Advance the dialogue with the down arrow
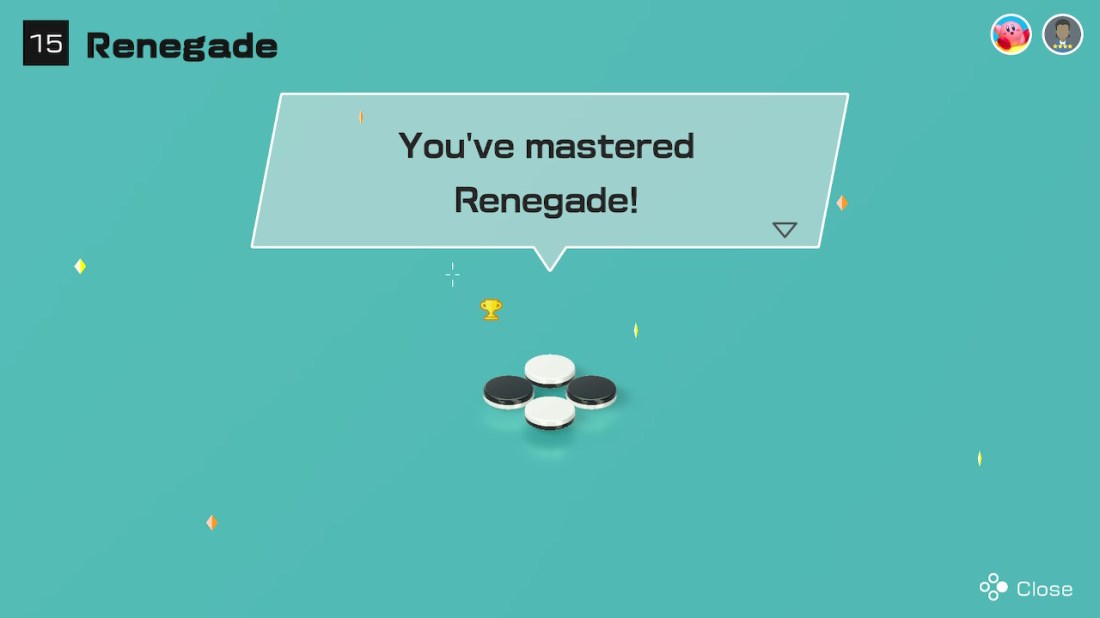The width and height of the screenshot is (1100, 618). point(785,230)
